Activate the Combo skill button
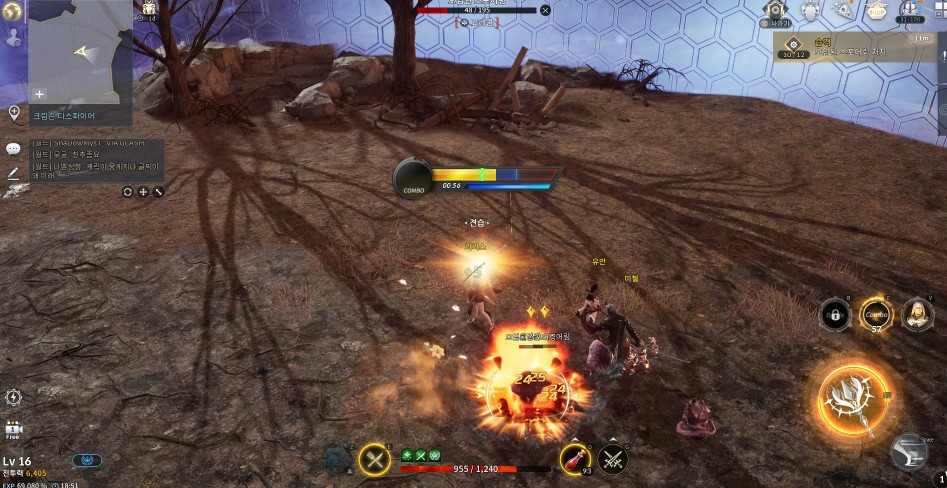The width and height of the screenshot is (947, 488). tap(875, 314)
